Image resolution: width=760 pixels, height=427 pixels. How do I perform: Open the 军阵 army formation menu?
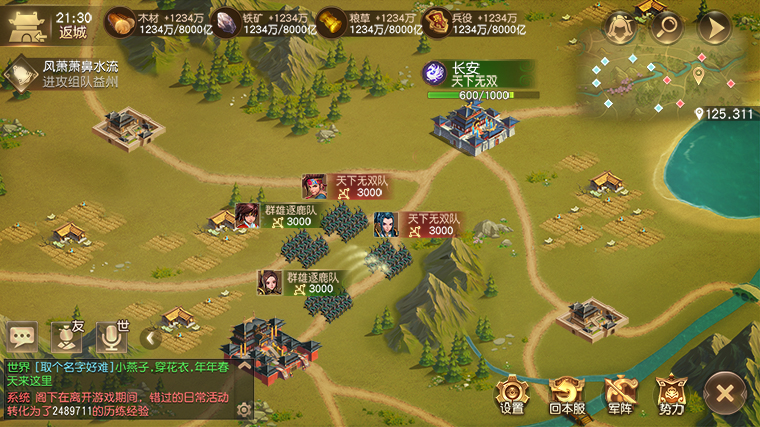[x=620, y=392]
